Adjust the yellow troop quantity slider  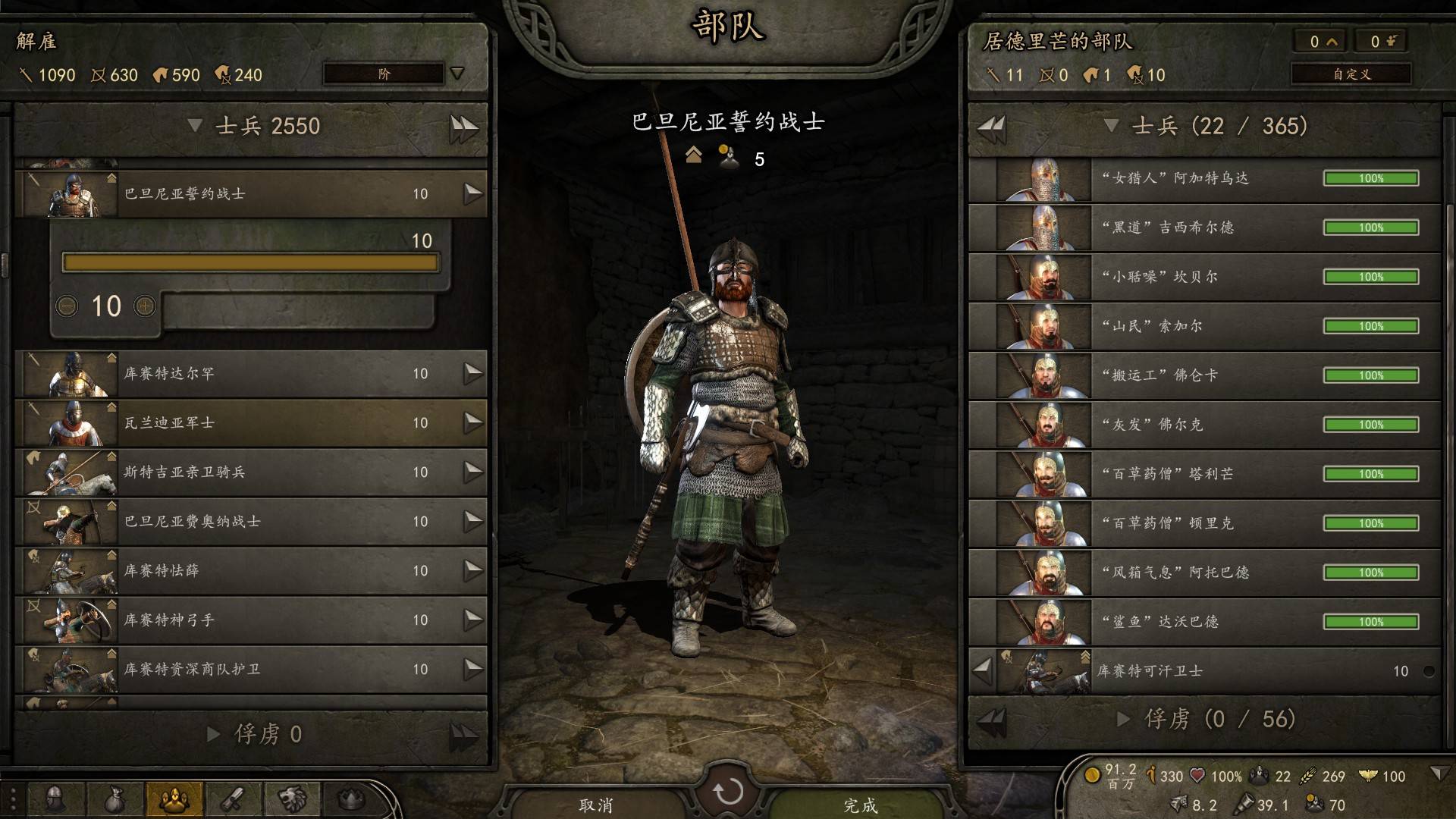tap(250, 262)
